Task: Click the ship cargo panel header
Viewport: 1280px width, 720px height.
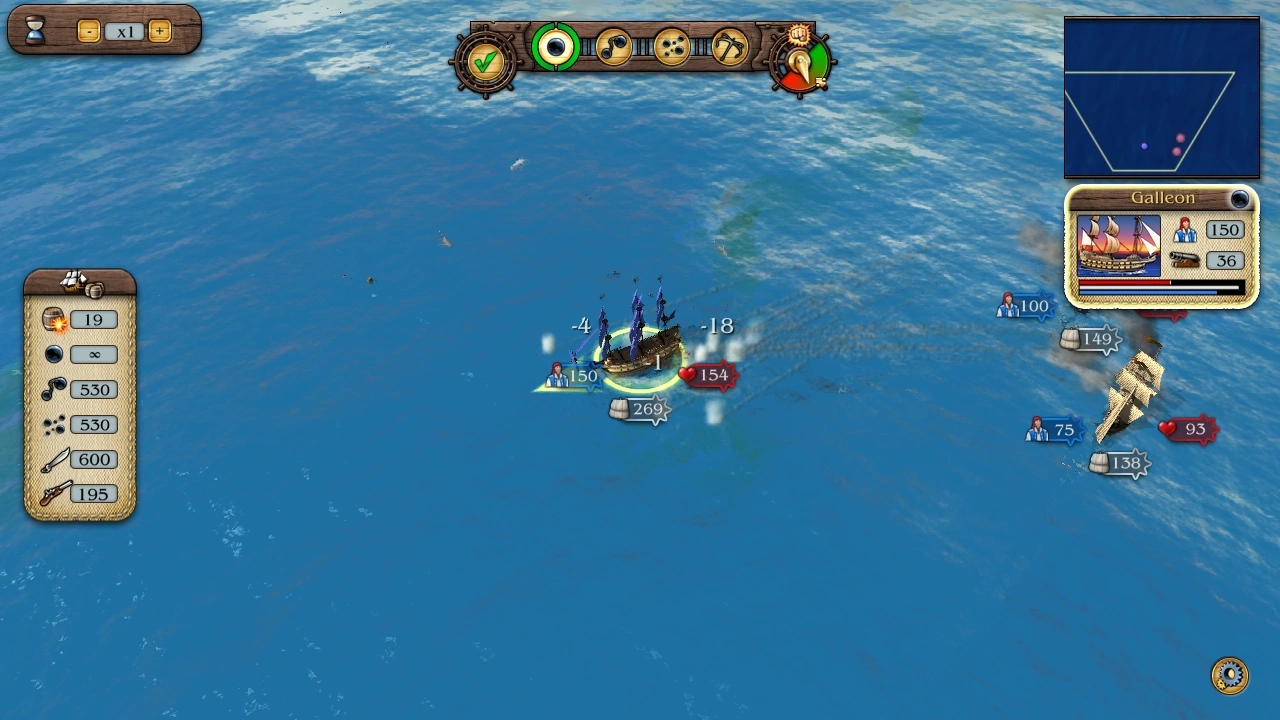Action: coord(80,283)
